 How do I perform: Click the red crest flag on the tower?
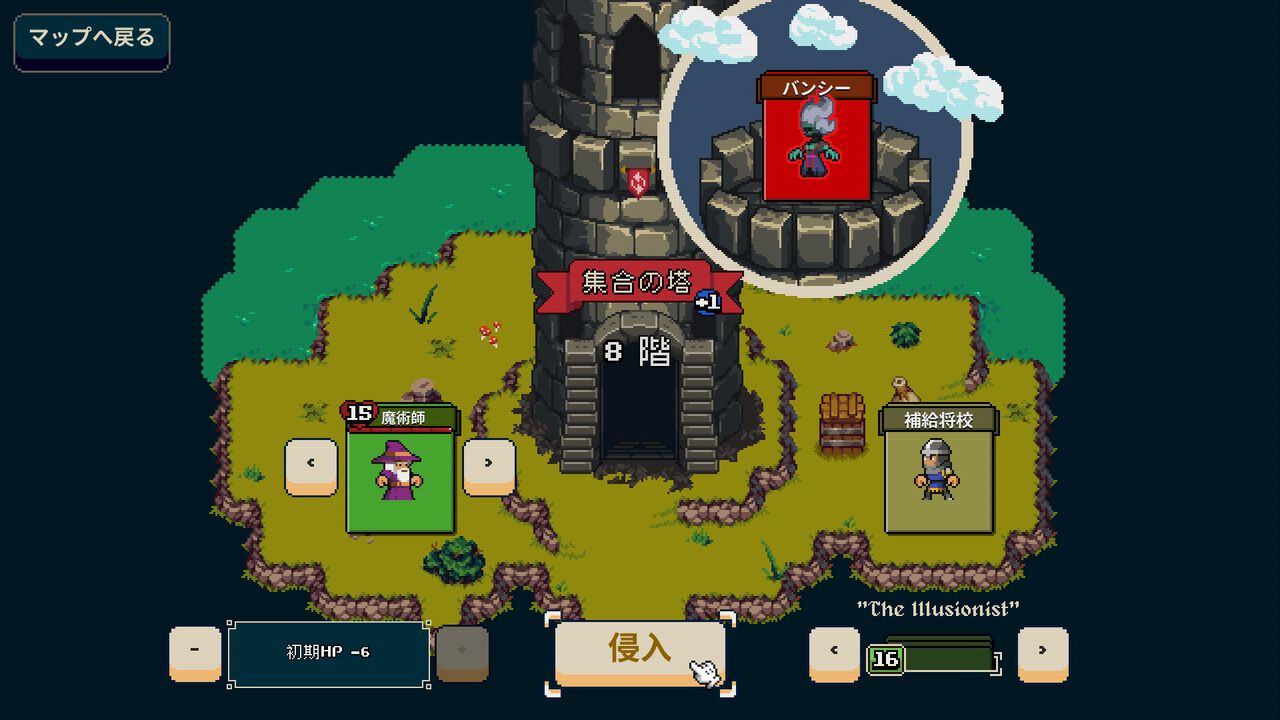coord(637,180)
